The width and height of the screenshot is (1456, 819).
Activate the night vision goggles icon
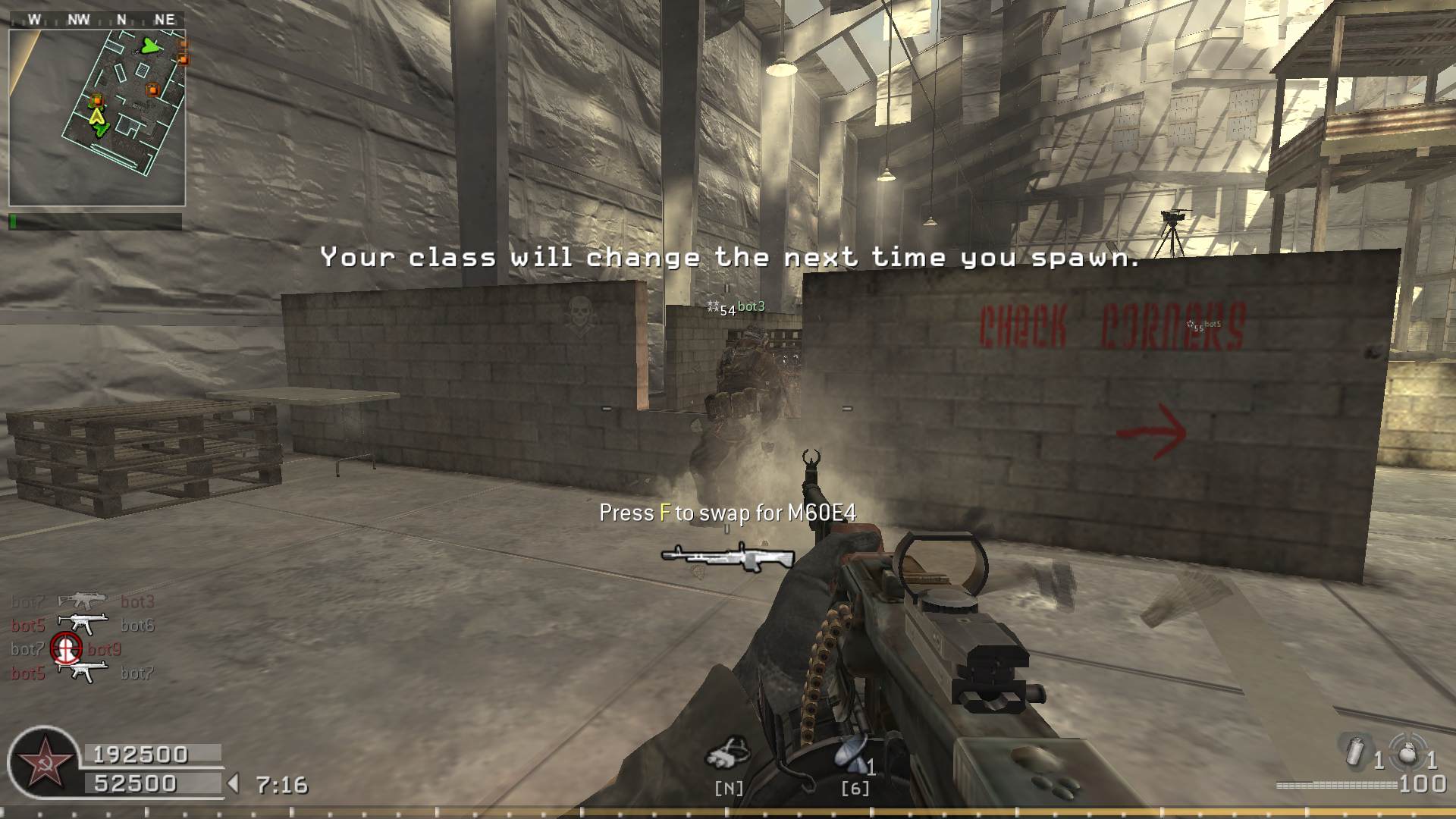click(x=728, y=752)
